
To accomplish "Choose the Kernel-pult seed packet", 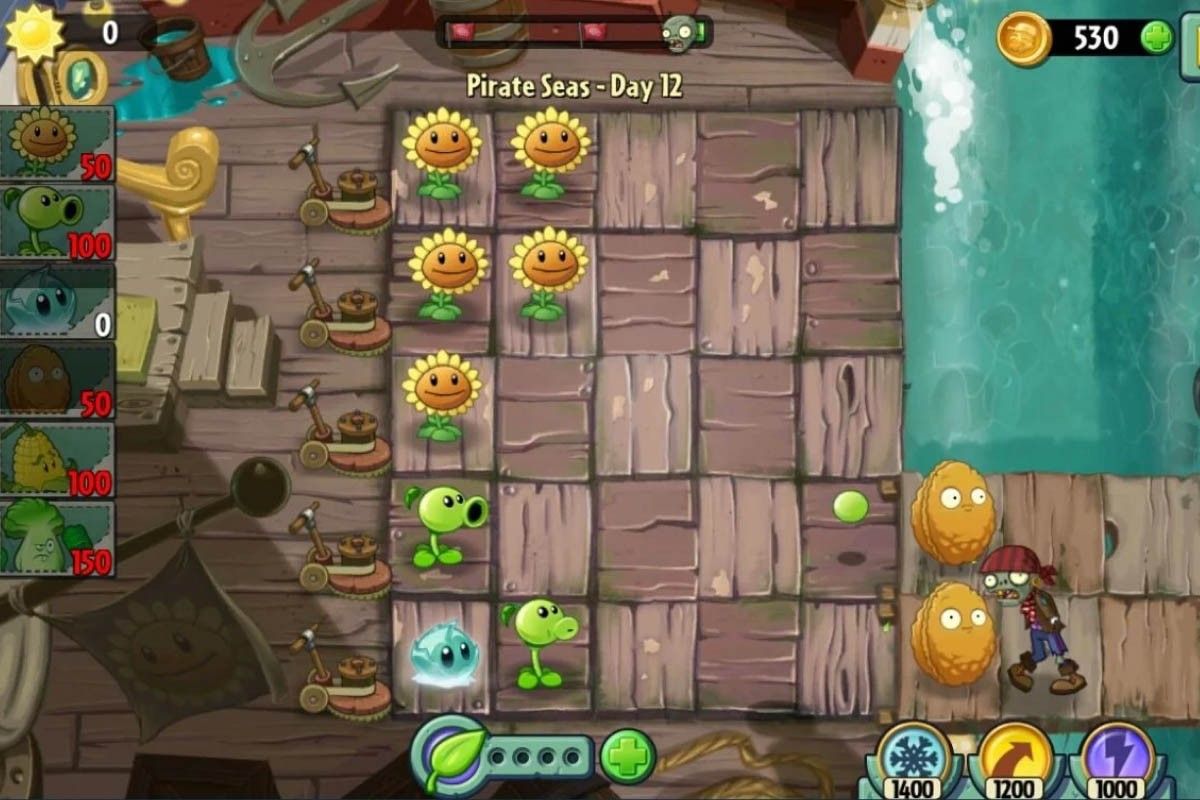I will point(57,459).
